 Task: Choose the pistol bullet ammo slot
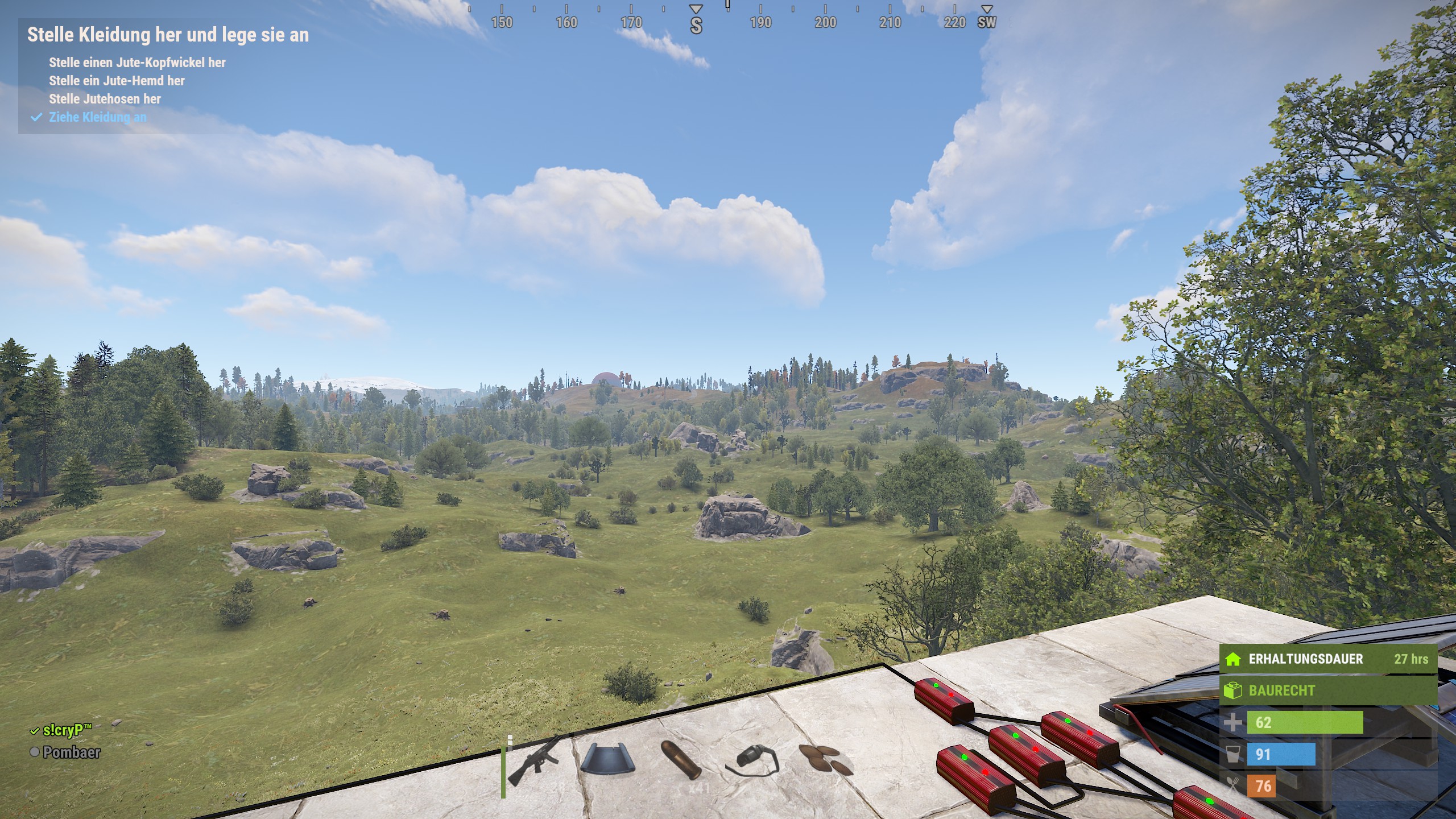(680, 760)
